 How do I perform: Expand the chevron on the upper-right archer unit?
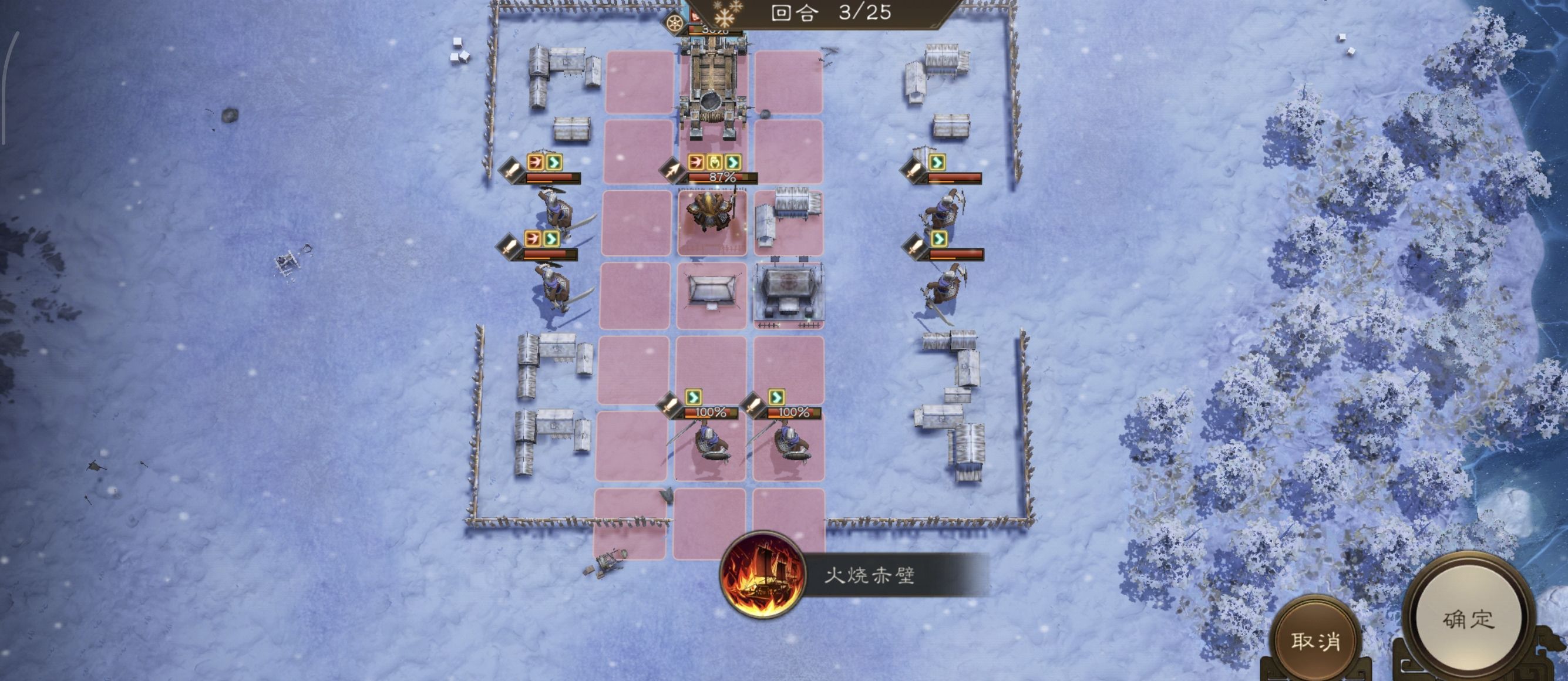[x=938, y=164]
